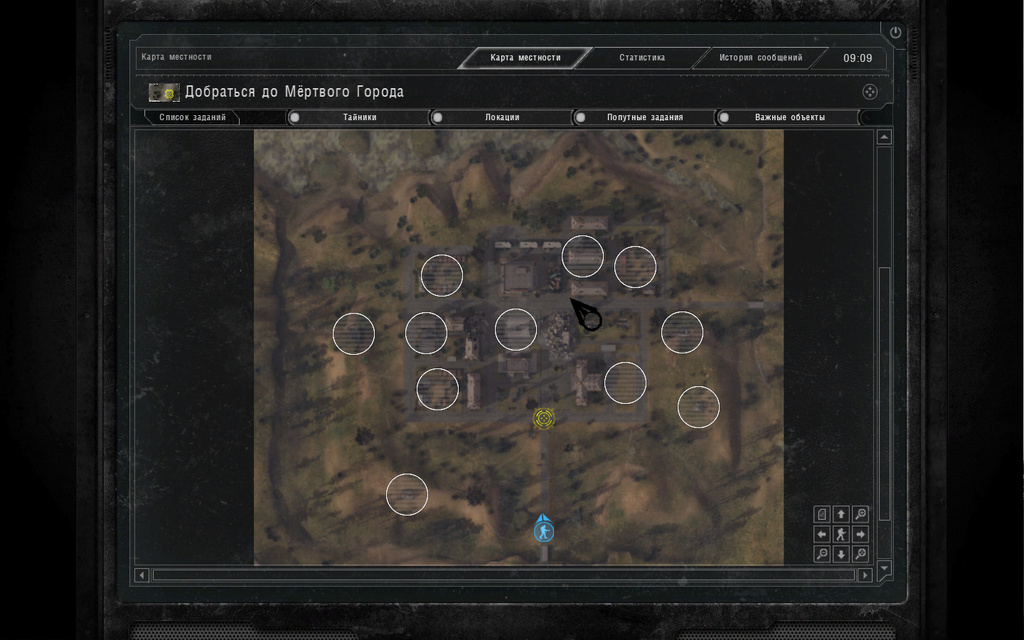
Task: Zoom out using the minus magnifier button
Action: click(822, 554)
